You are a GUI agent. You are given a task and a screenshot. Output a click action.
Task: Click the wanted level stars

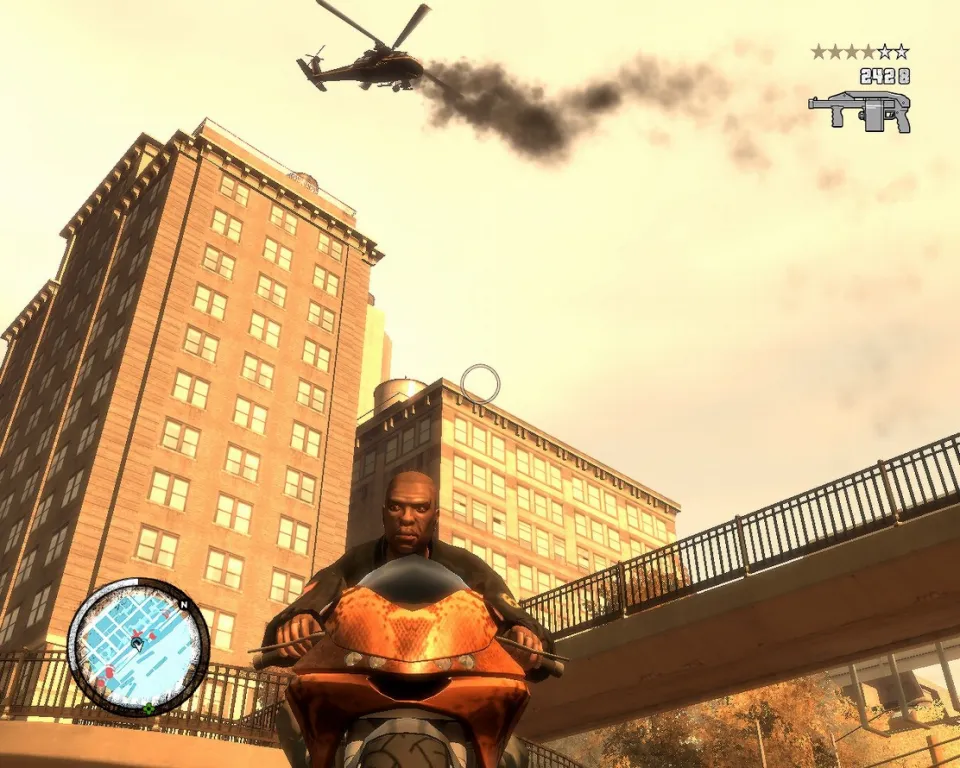tap(860, 51)
